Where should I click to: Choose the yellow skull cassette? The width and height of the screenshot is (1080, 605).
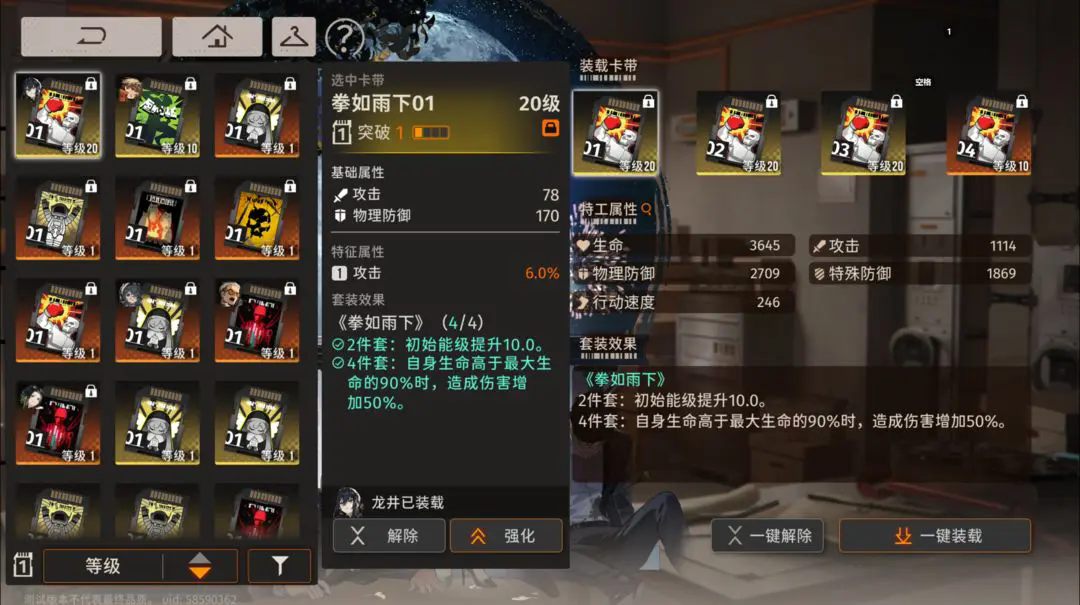pos(257,217)
